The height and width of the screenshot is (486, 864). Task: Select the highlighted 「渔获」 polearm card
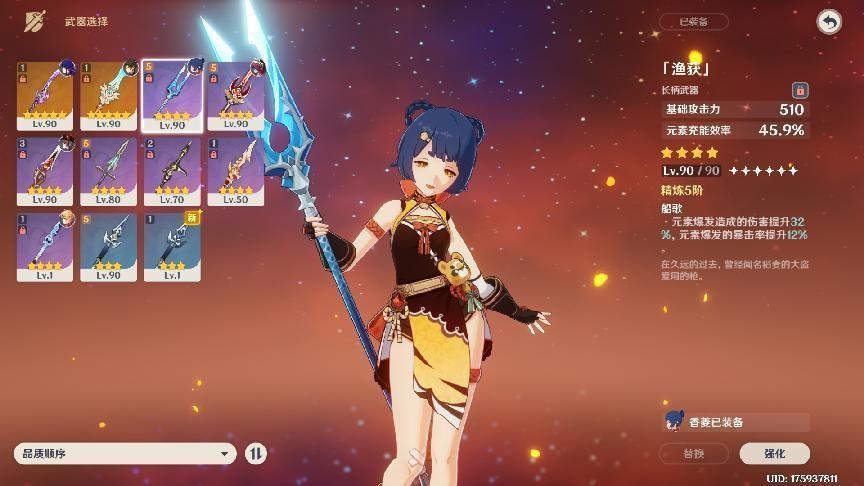(x=172, y=96)
